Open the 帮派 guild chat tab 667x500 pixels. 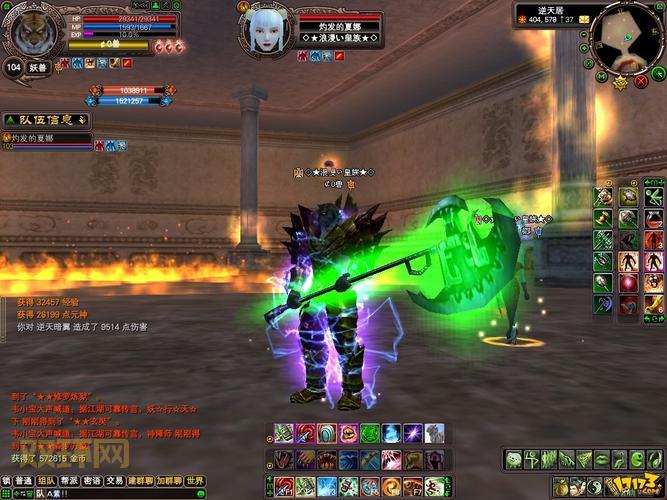[x=69, y=481]
